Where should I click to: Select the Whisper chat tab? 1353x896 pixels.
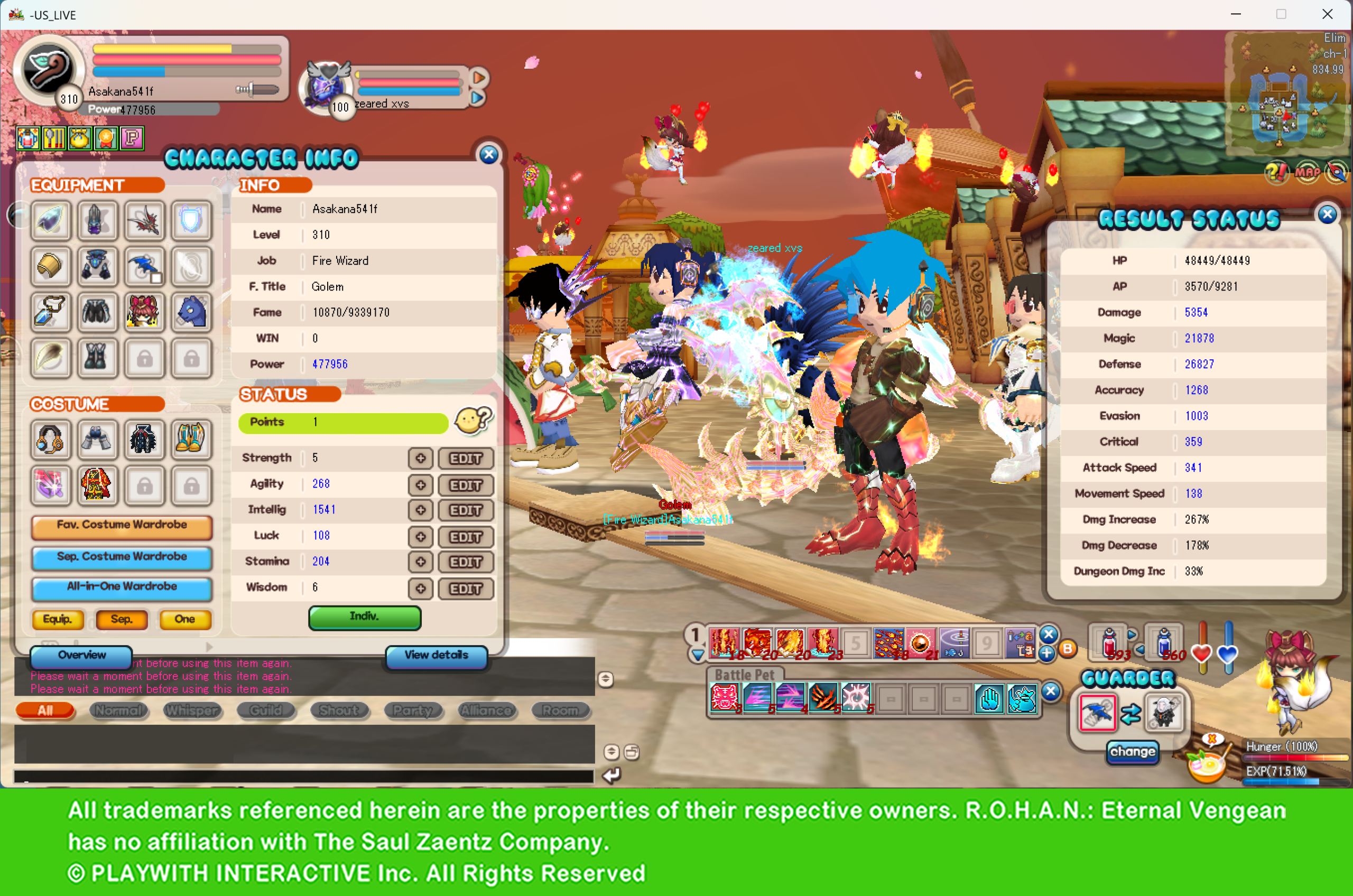(192, 710)
